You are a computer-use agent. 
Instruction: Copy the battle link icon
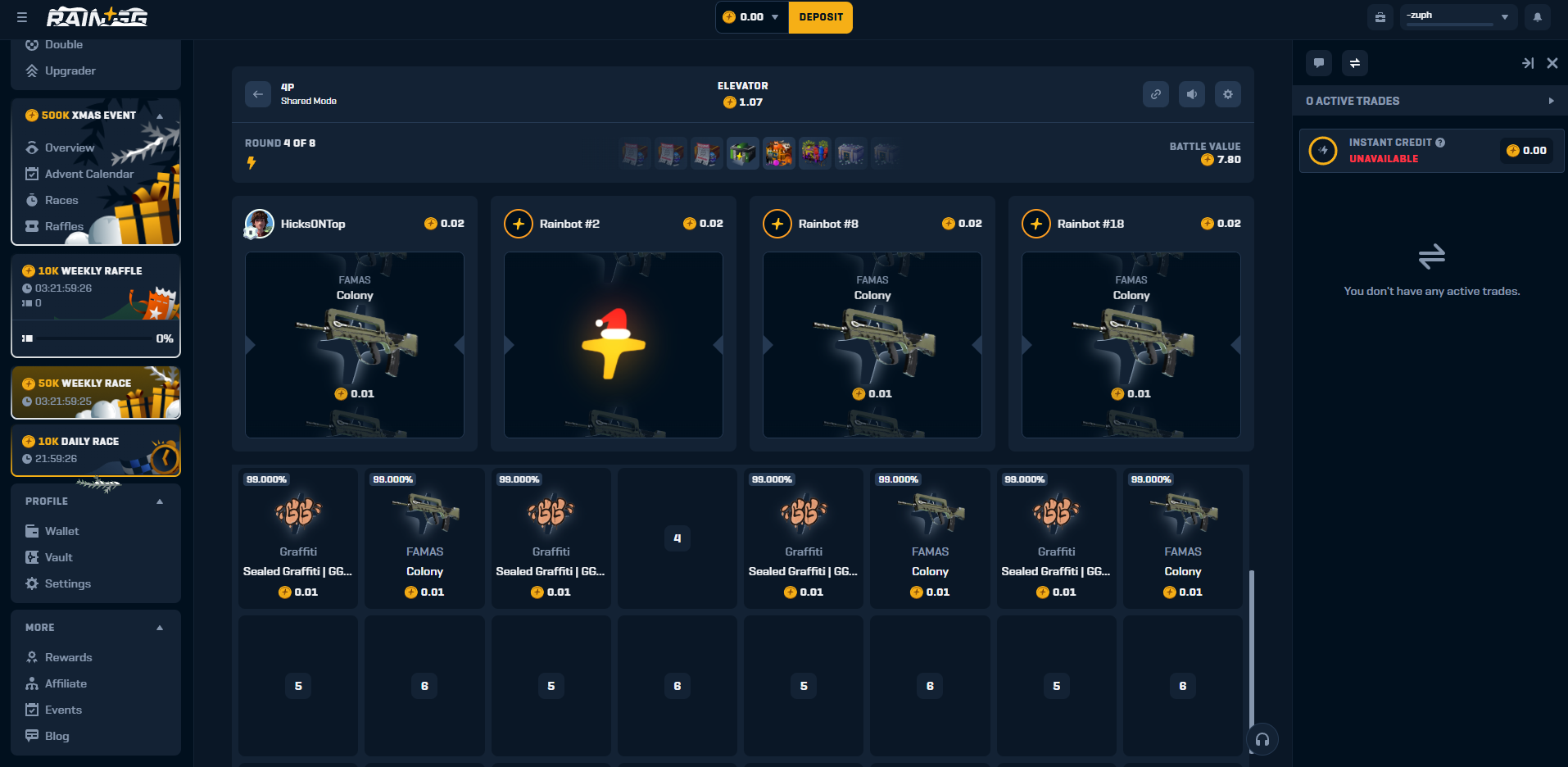(1155, 94)
